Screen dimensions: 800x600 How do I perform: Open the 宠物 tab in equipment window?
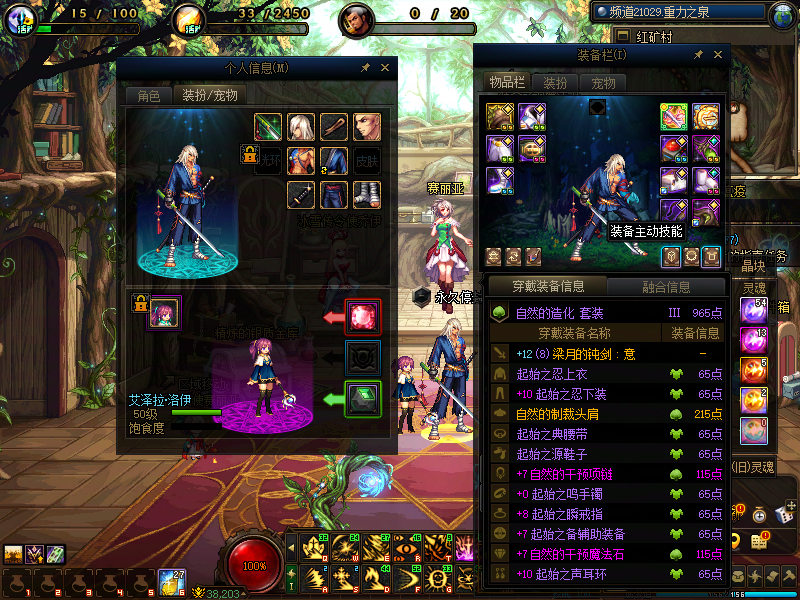[603, 82]
